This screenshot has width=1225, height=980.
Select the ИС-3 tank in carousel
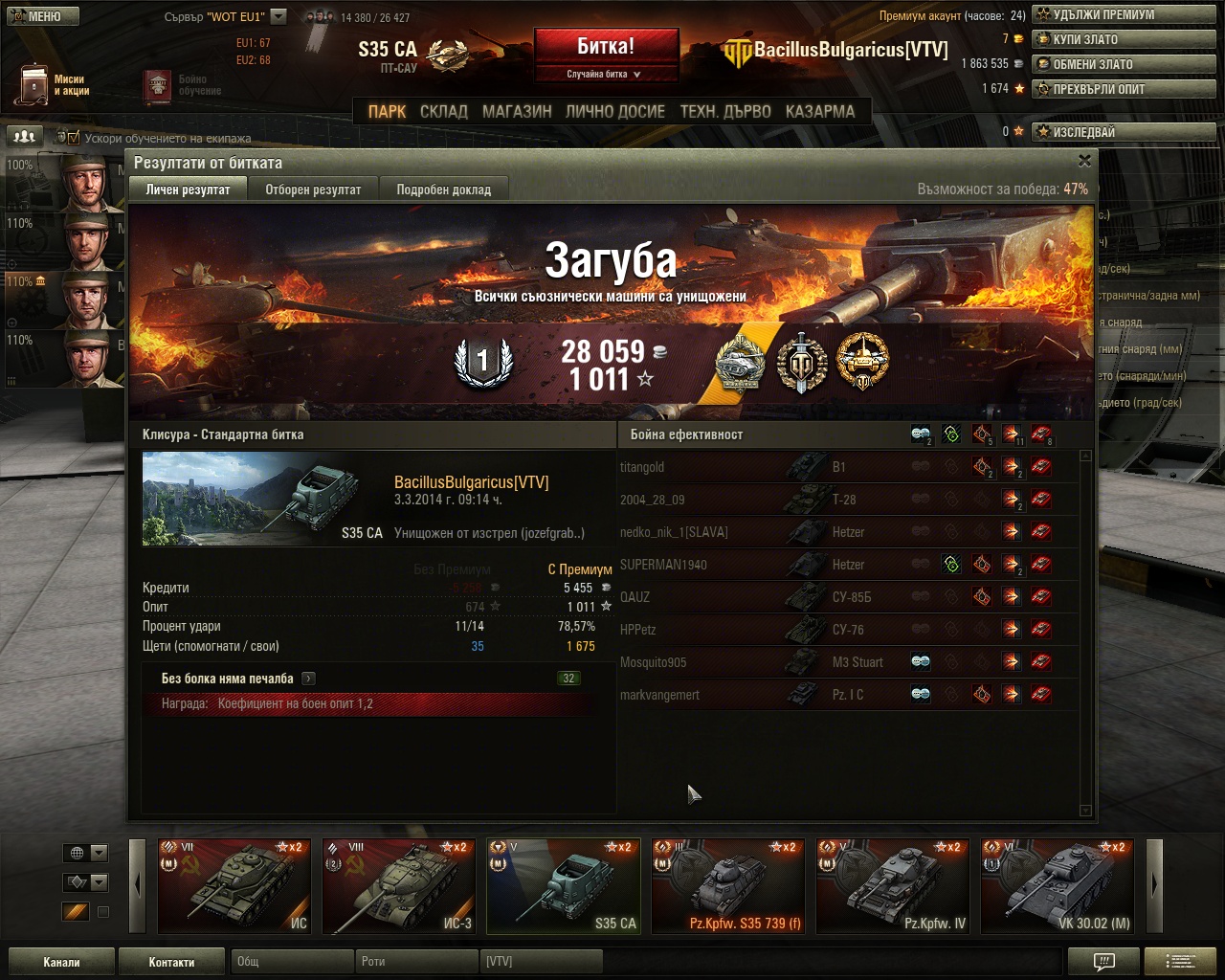point(398,886)
